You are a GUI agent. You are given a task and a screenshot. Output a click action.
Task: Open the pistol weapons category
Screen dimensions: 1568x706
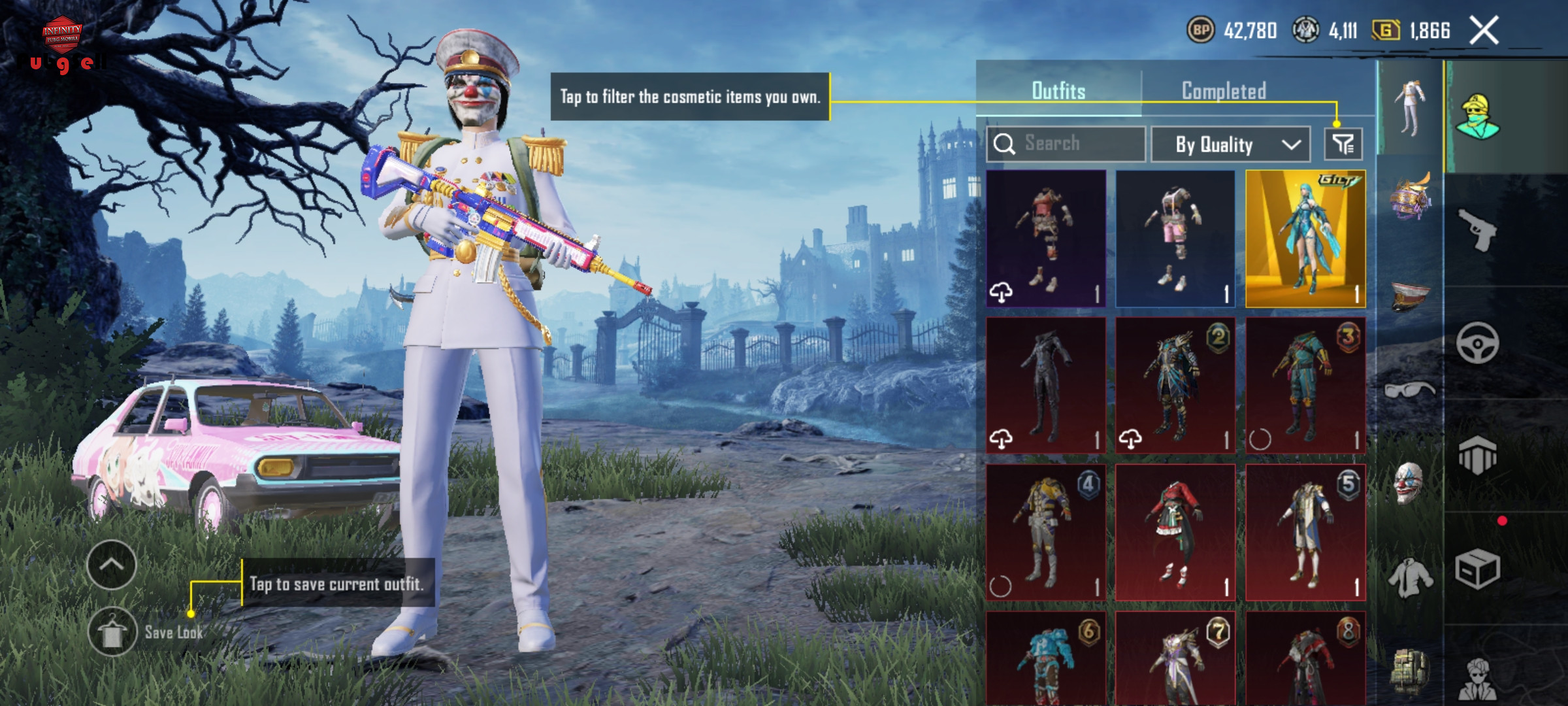pyautogui.click(x=1478, y=229)
